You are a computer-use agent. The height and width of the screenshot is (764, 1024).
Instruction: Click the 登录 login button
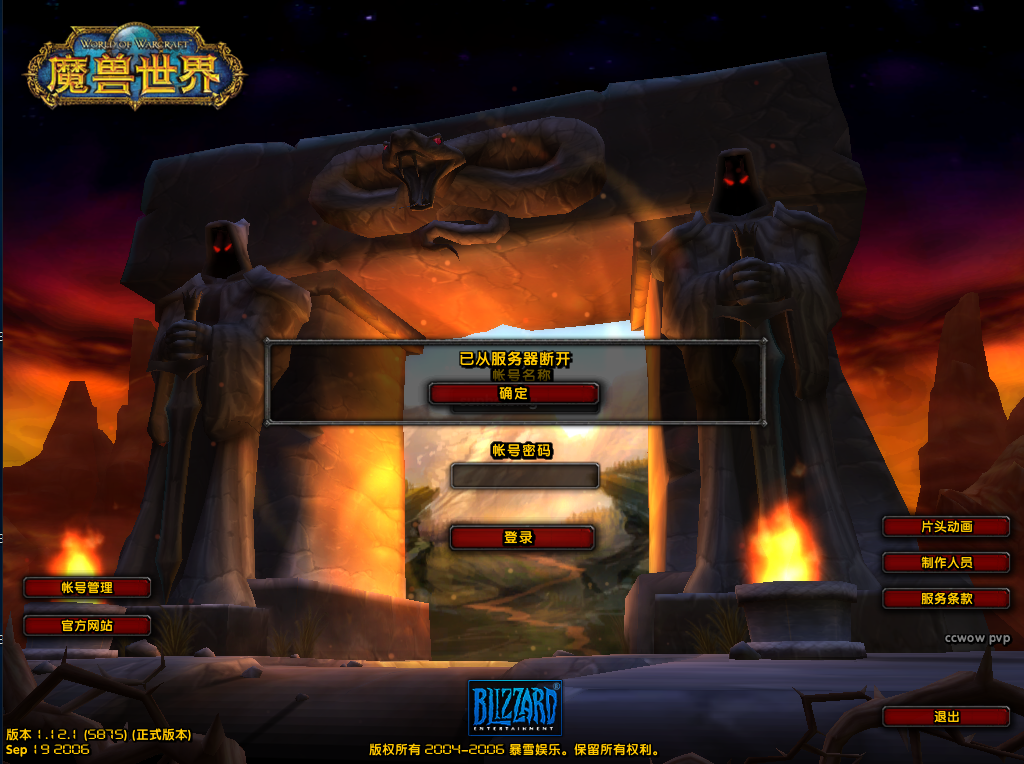point(522,538)
